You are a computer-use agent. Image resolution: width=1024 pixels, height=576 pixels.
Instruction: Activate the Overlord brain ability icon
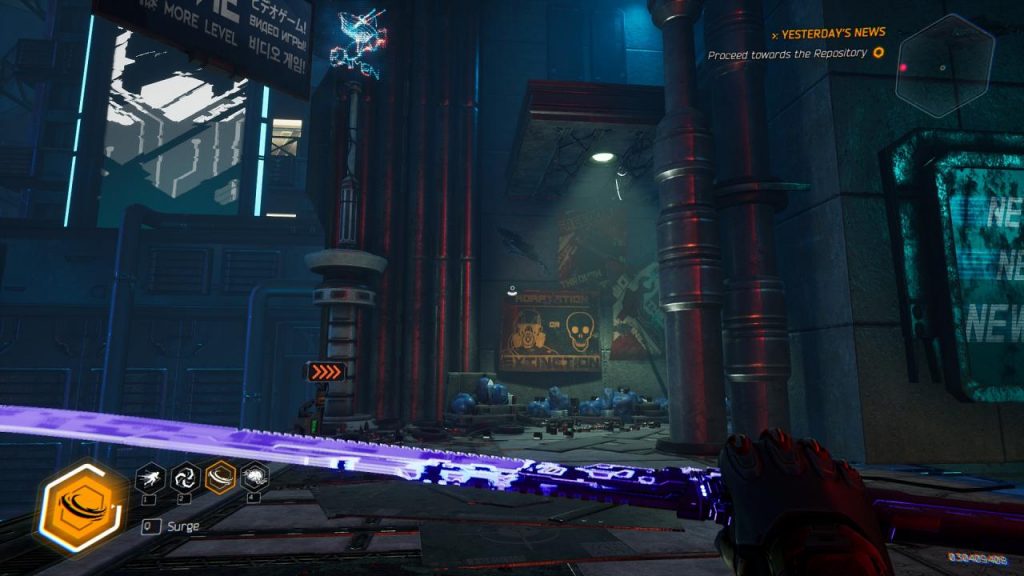[254, 476]
